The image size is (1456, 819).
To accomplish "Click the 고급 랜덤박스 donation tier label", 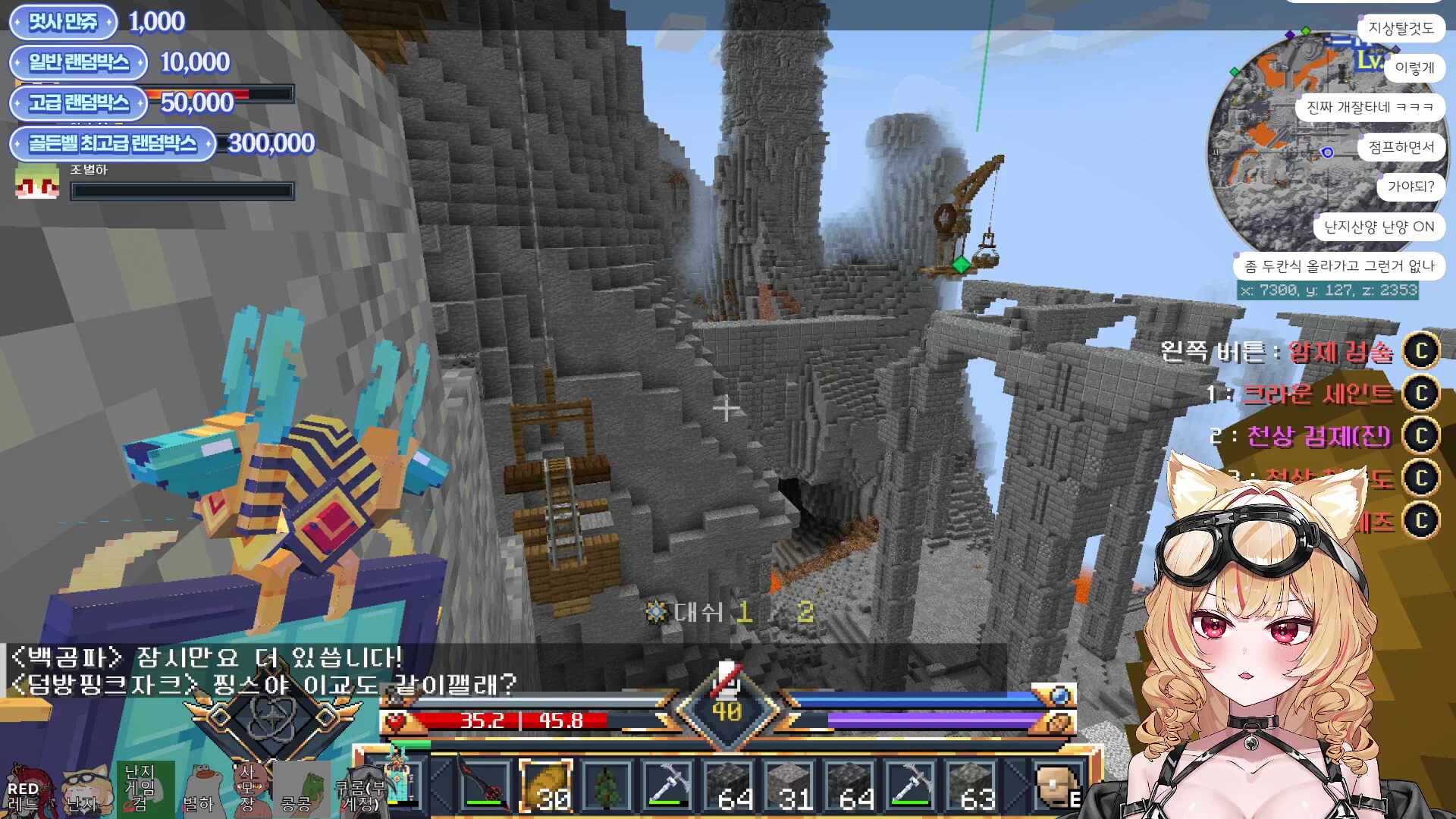I will pyautogui.click(x=78, y=103).
